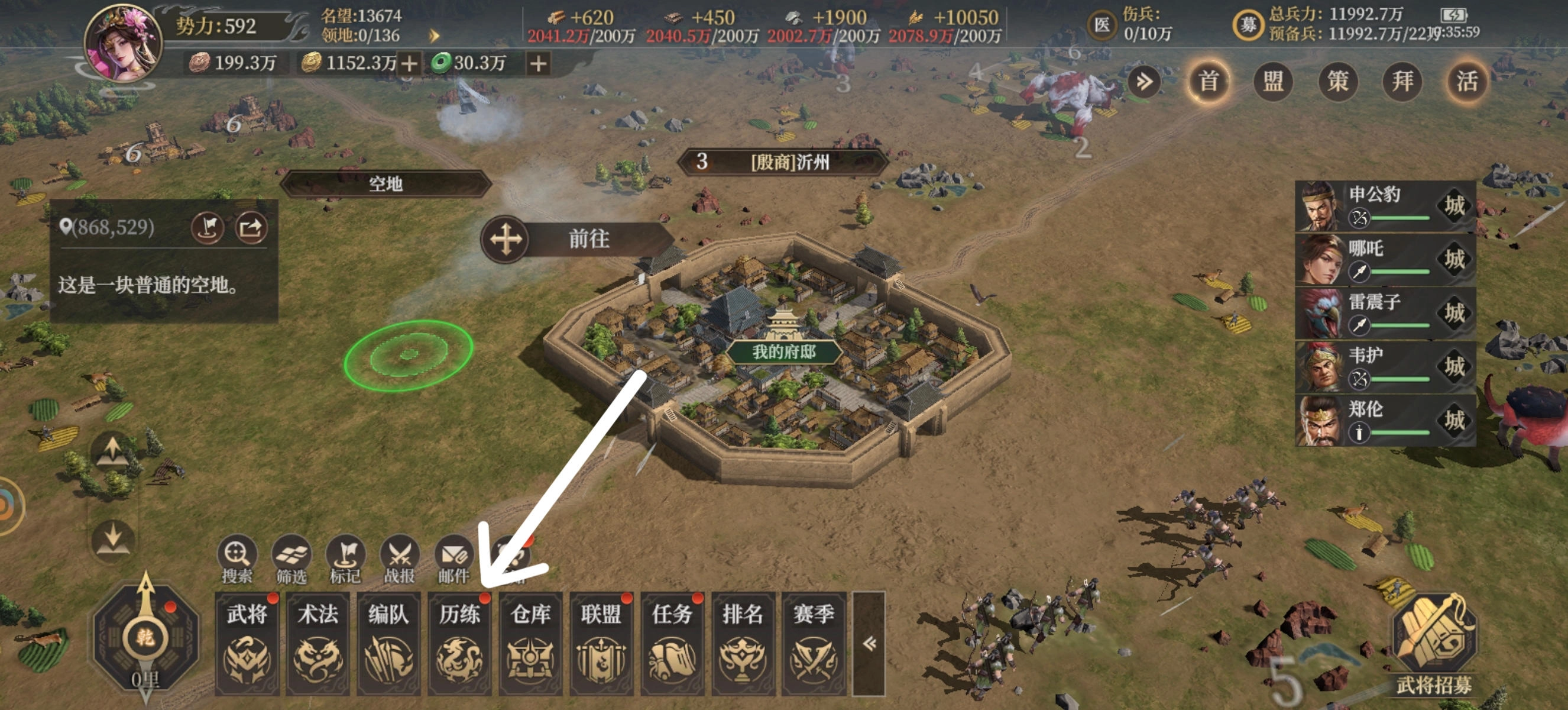Open the 赛季 season menu
This screenshot has height=710, width=1568.
pyautogui.click(x=813, y=643)
